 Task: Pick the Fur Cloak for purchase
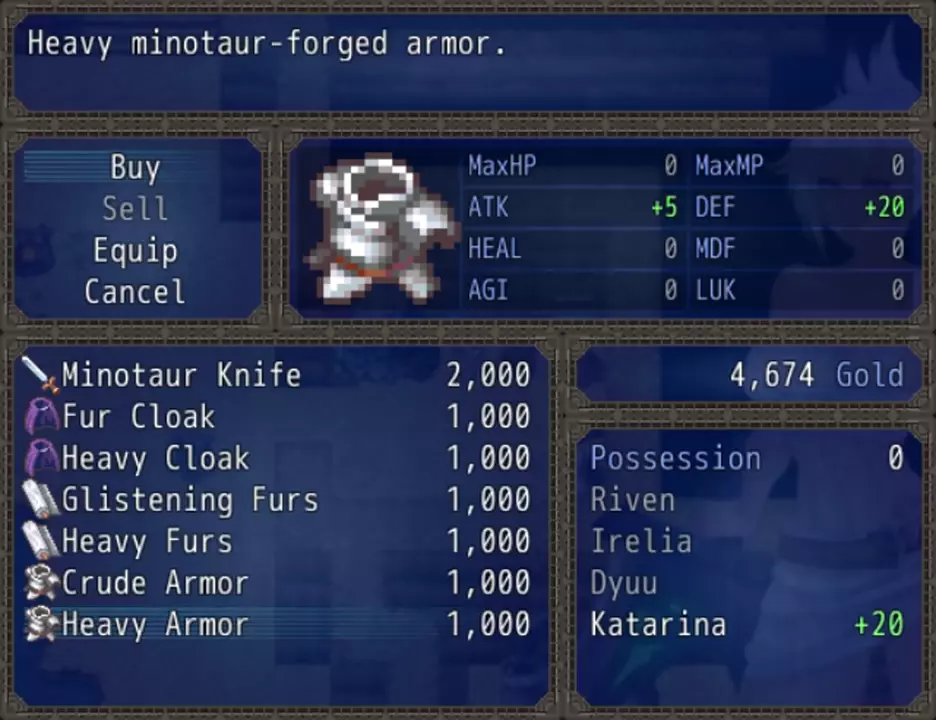(x=277, y=417)
